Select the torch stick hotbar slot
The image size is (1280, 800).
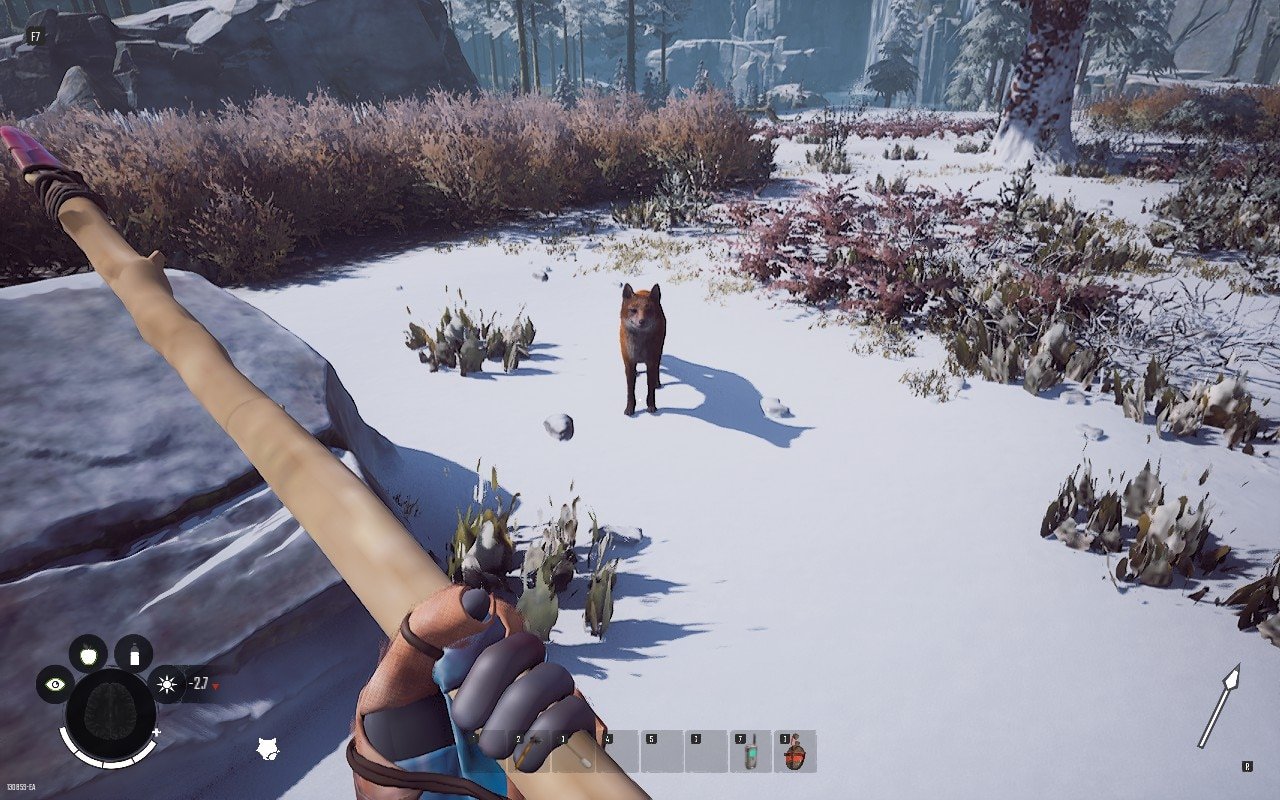tap(574, 752)
